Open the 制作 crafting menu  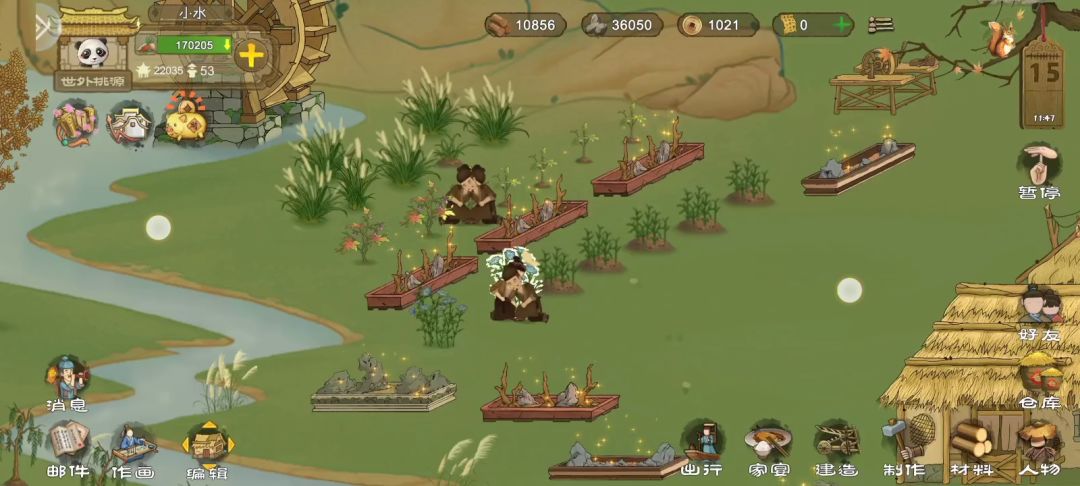[x=903, y=446]
